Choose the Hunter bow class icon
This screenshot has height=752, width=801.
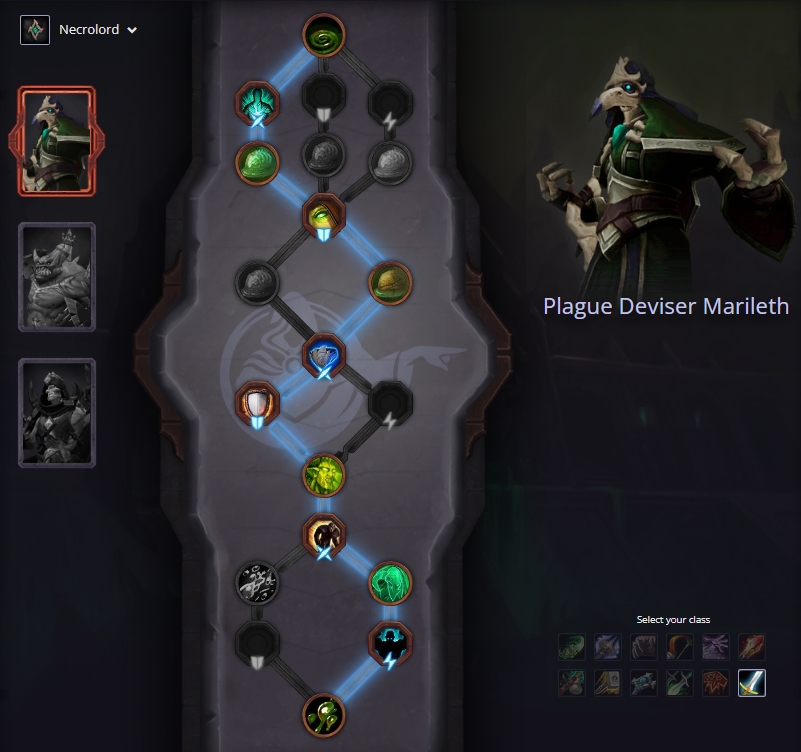(680, 647)
